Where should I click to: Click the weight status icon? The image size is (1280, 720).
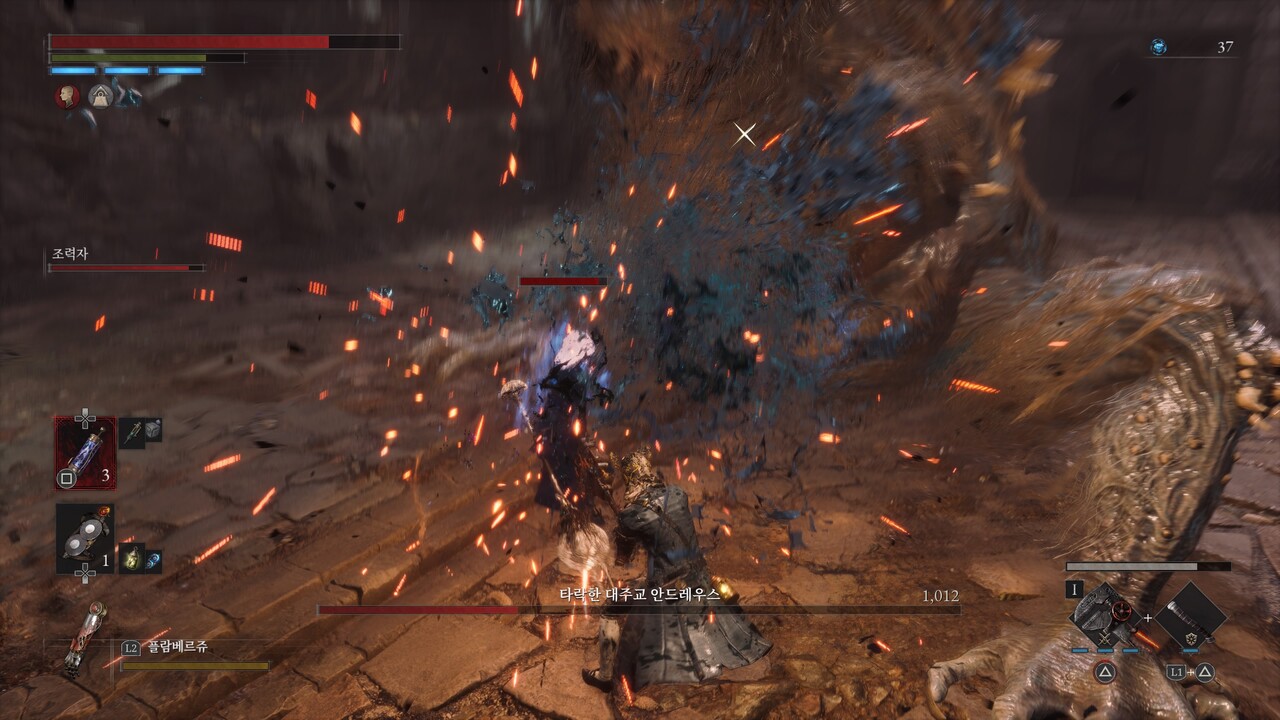pyautogui.click(x=99, y=96)
